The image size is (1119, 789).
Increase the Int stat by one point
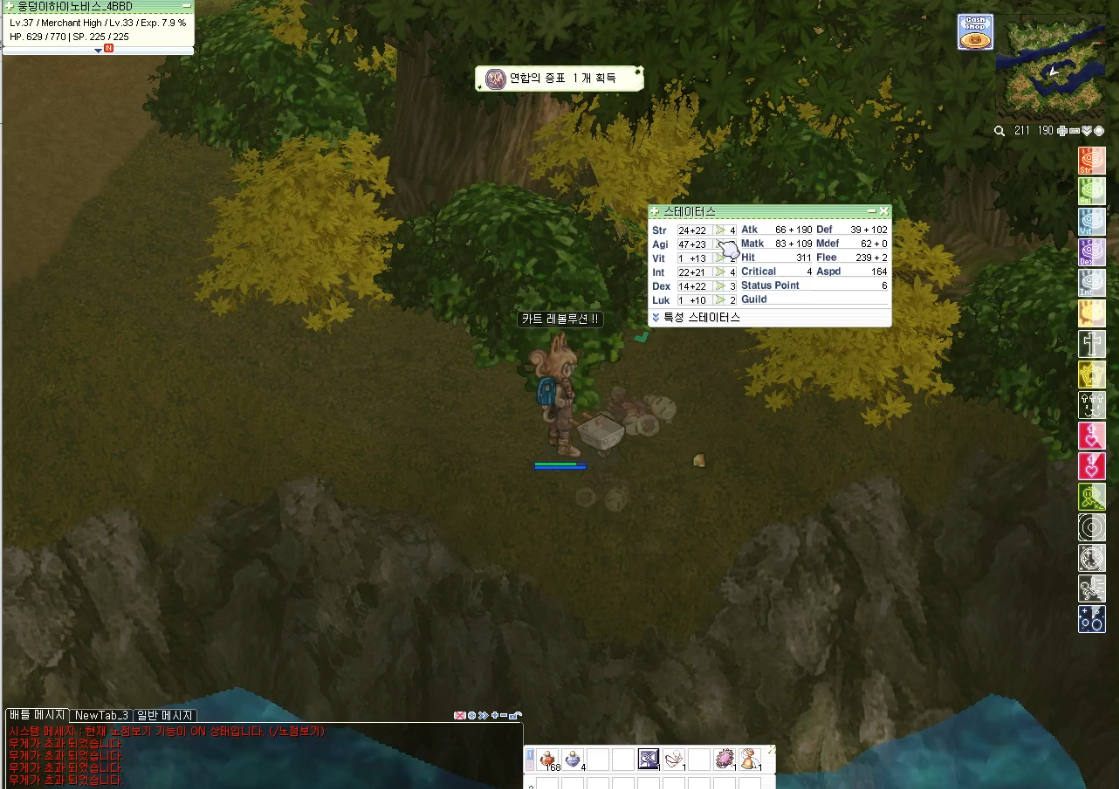pyautogui.click(x=718, y=272)
